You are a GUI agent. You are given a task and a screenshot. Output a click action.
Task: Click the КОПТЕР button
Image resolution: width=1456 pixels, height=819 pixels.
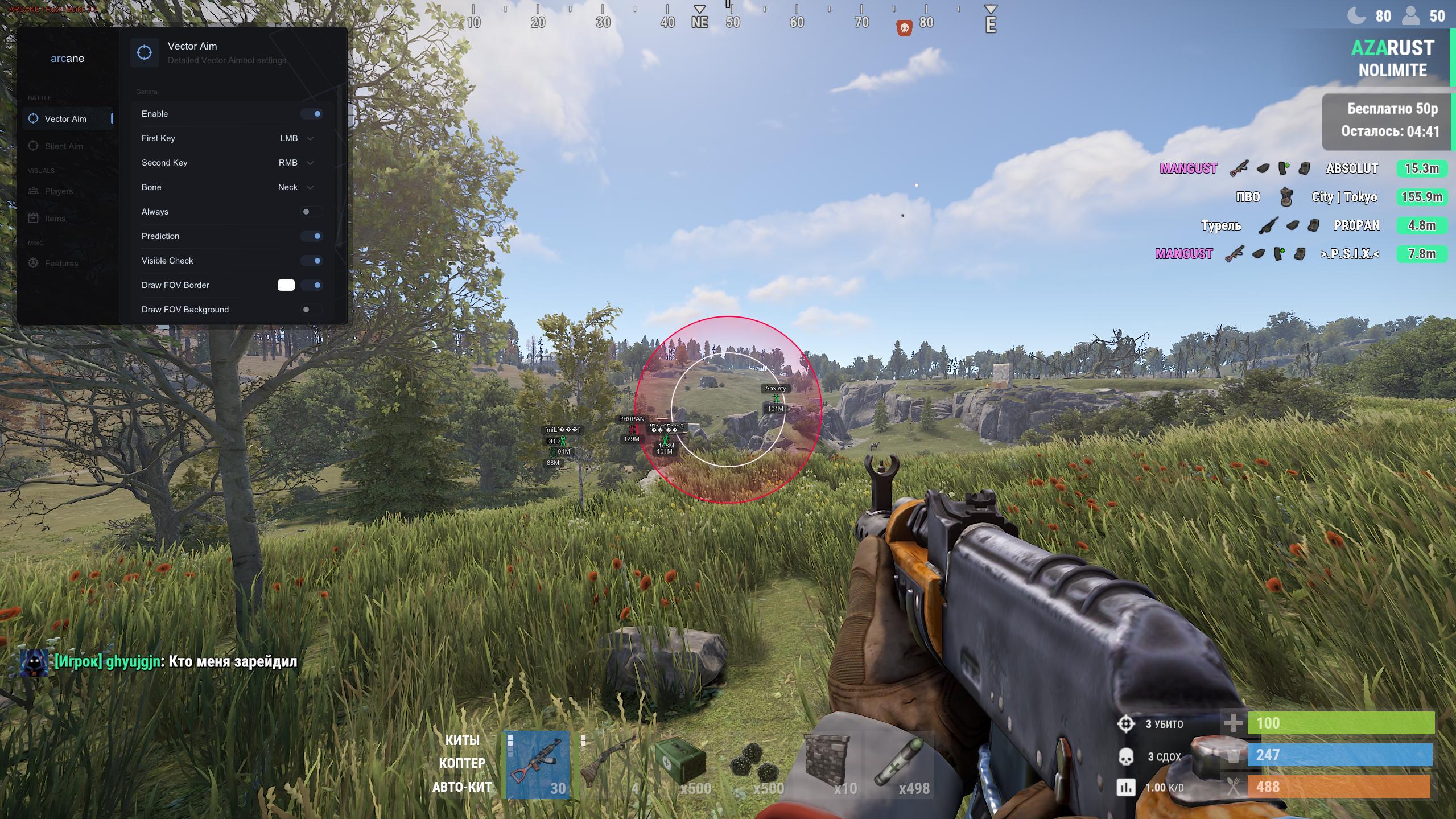tap(462, 763)
